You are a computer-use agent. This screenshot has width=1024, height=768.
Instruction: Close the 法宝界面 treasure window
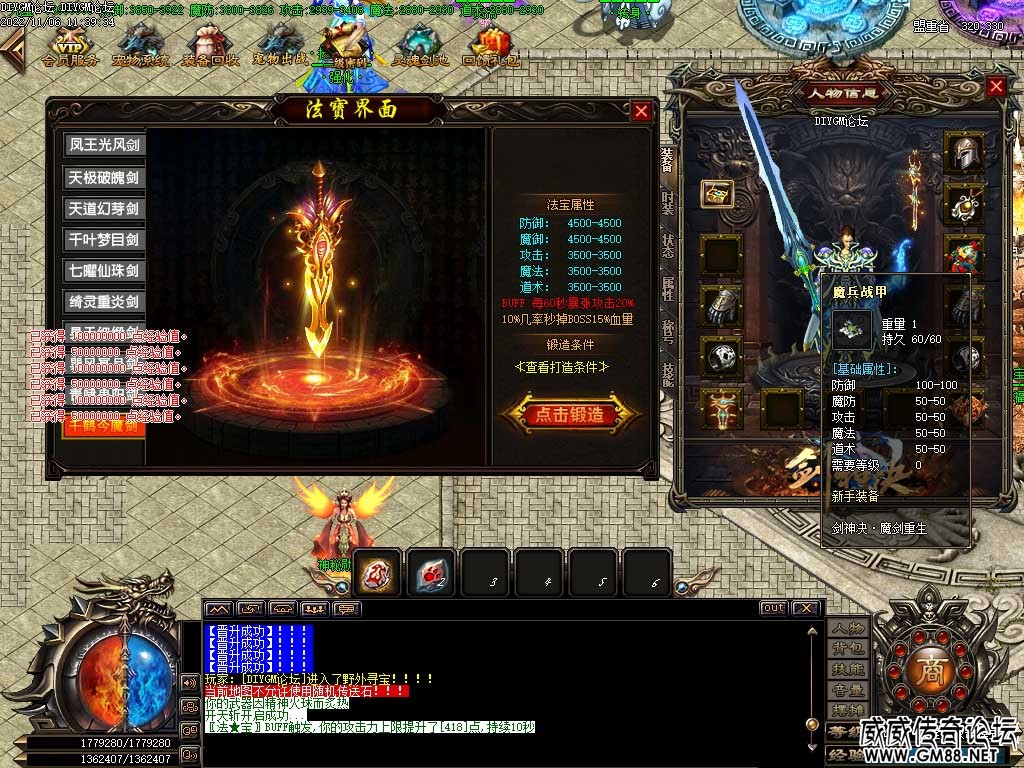(641, 111)
